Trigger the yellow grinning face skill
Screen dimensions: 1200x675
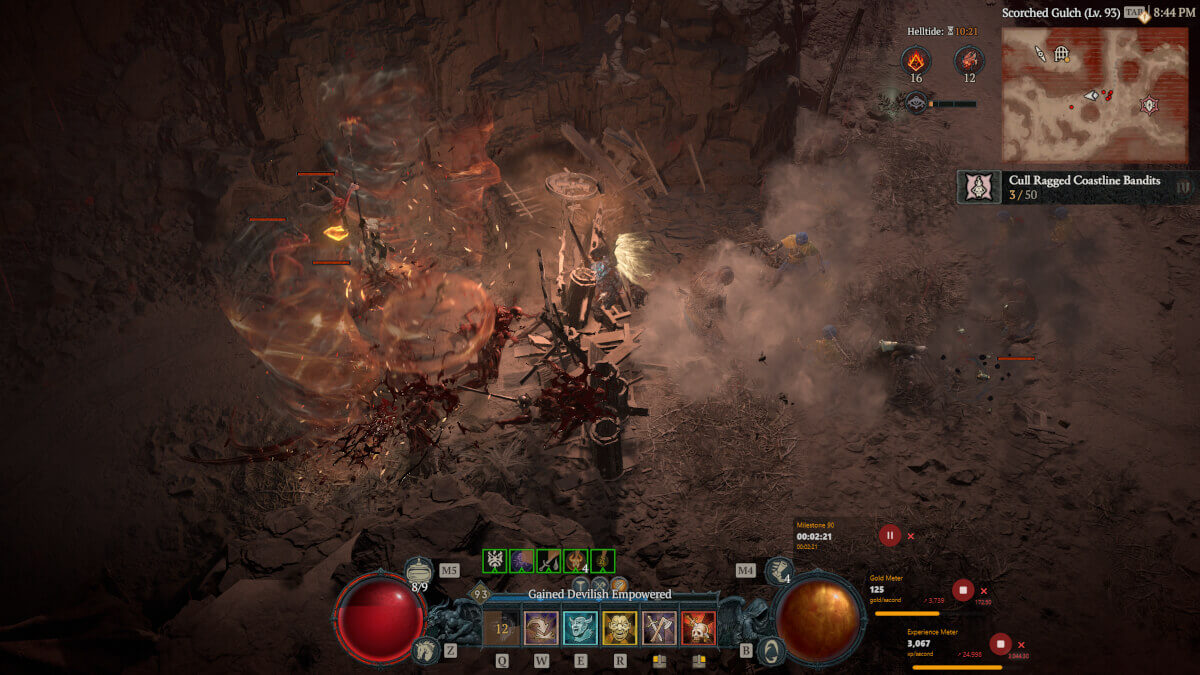[x=619, y=628]
